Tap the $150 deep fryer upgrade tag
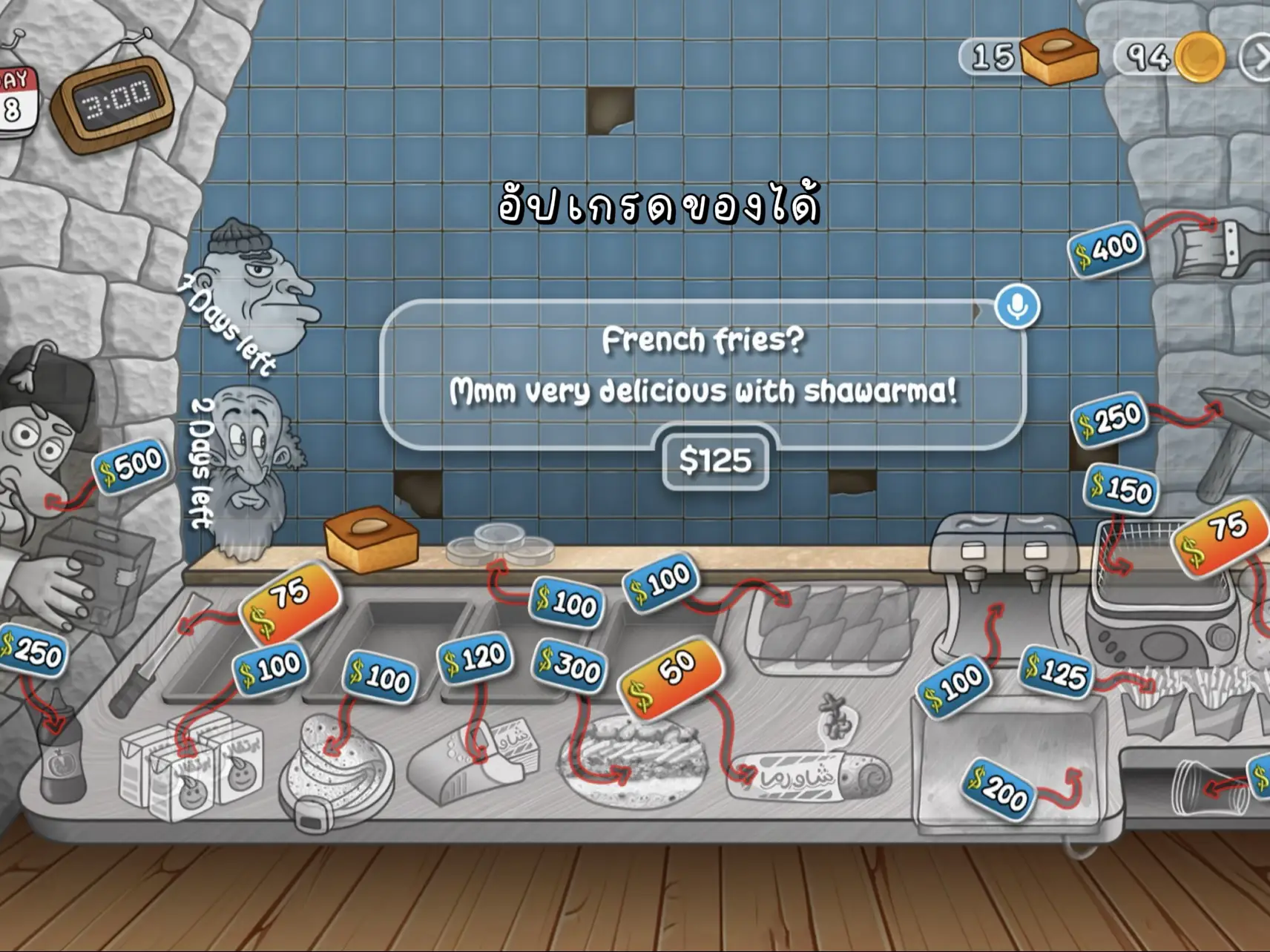This screenshot has width=1270, height=952. 1121,488
